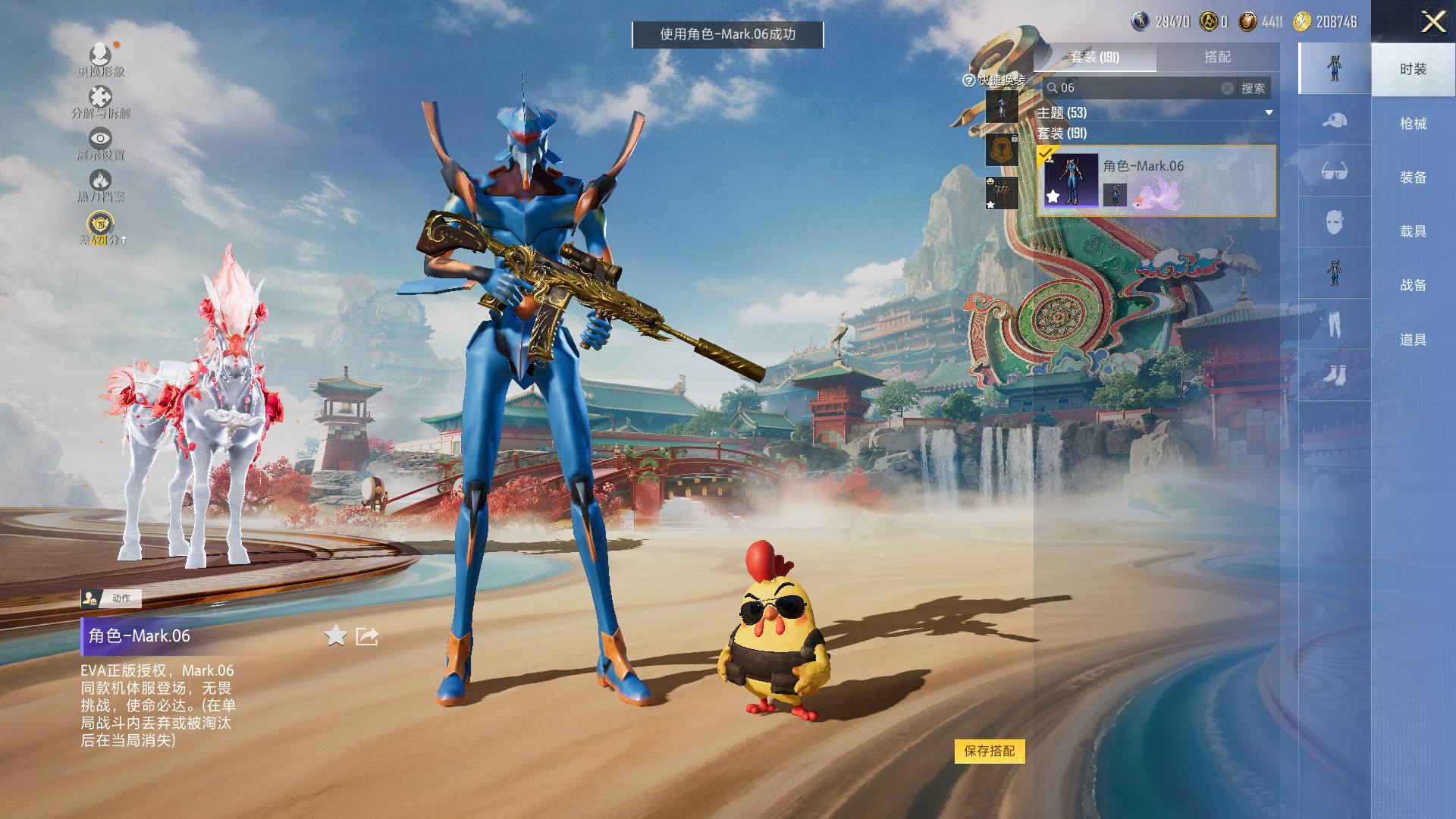1456x819 pixels.
Task: Expand the 主题 (53) dropdown arrow
Action: pyautogui.click(x=1269, y=113)
